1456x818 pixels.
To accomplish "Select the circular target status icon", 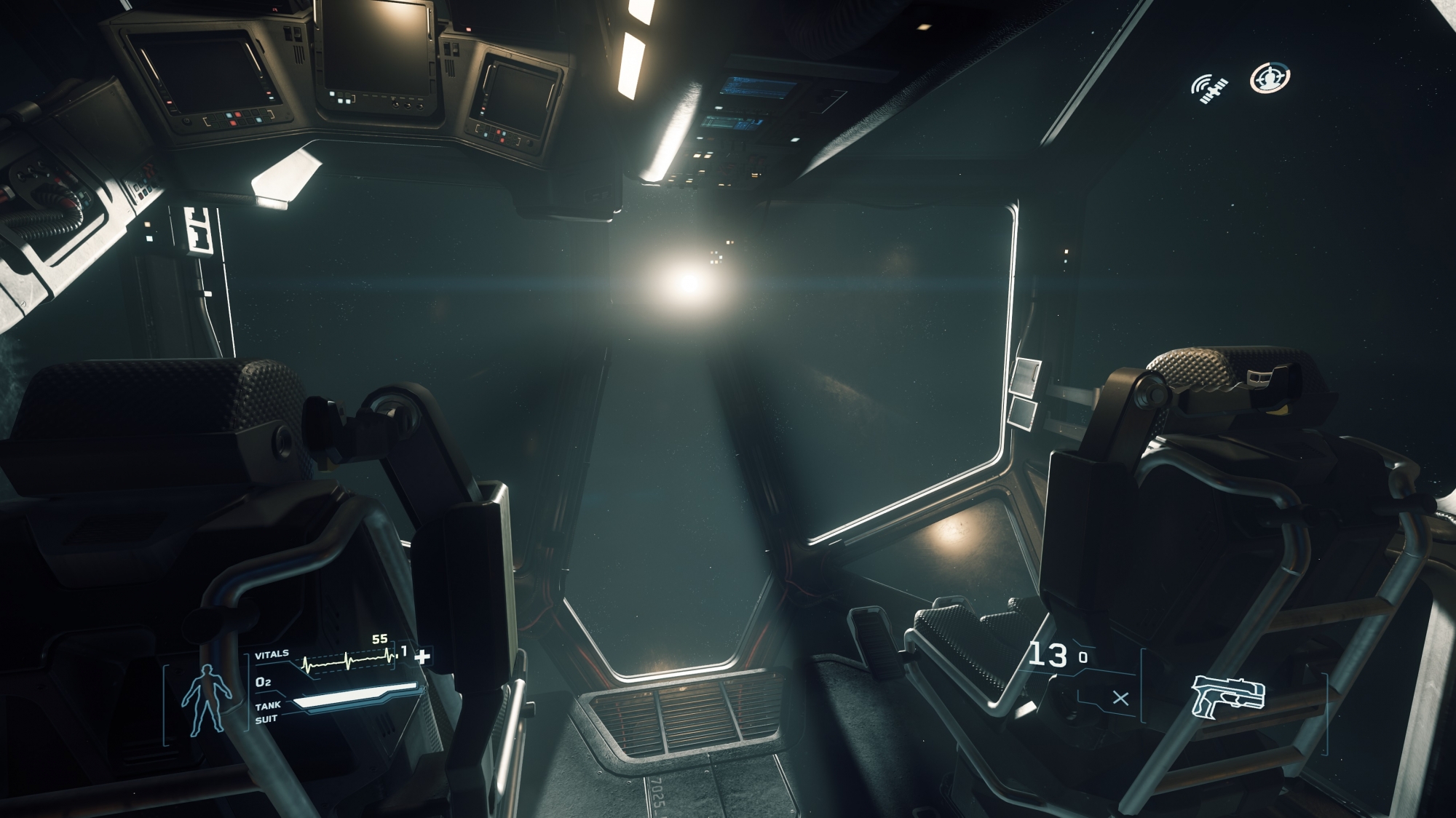I will point(1270,78).
